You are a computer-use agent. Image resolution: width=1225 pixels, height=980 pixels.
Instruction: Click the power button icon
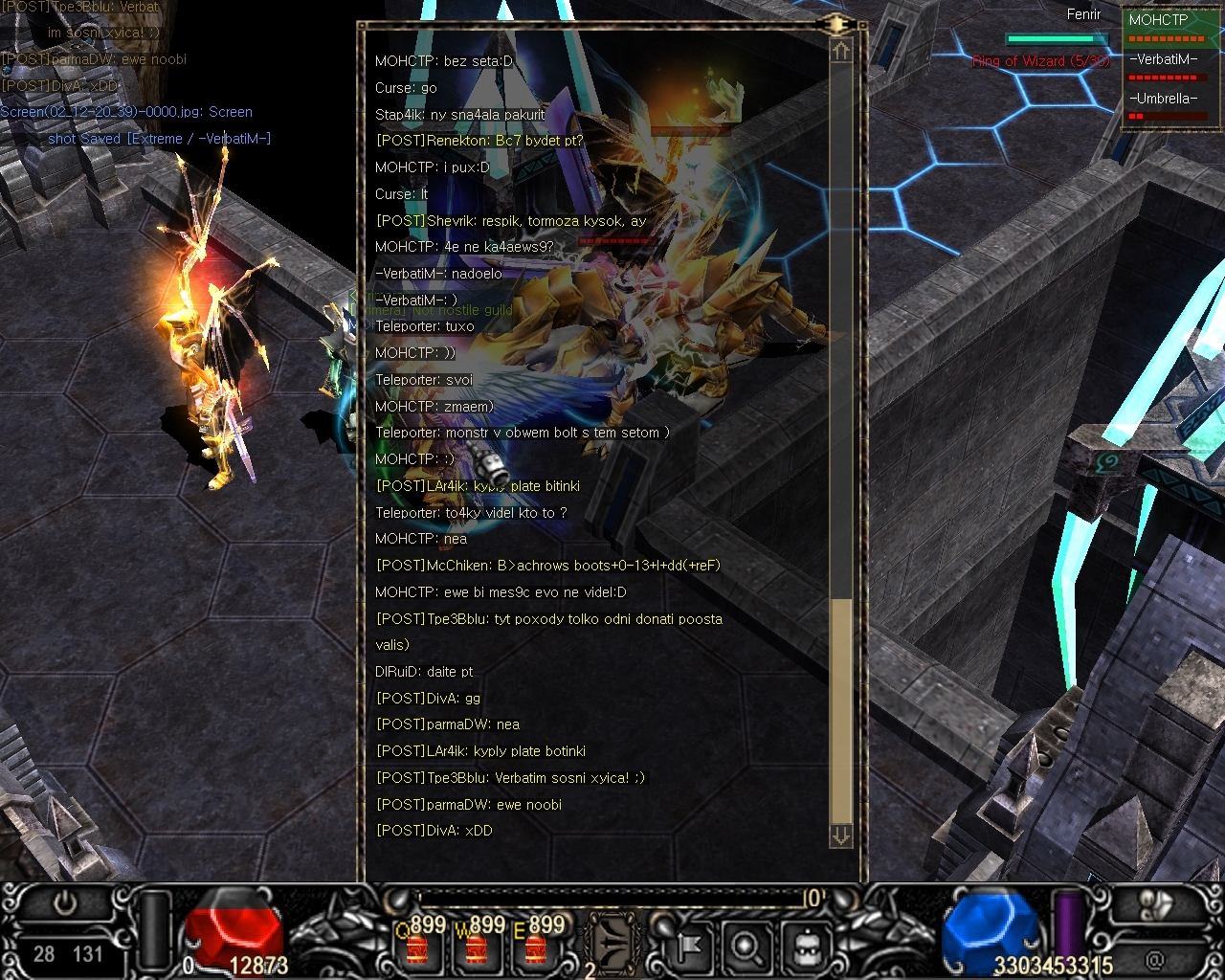click(x=65, y=903)
